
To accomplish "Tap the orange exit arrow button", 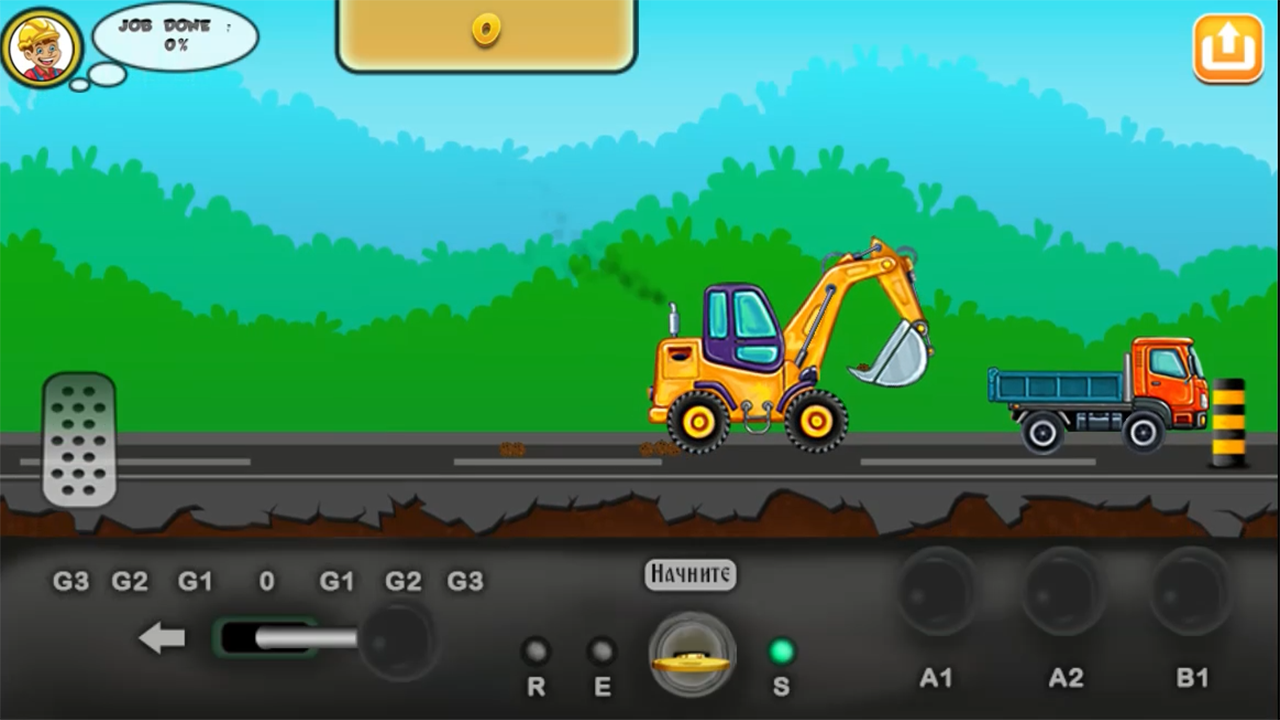I will tap(1228, 46).
